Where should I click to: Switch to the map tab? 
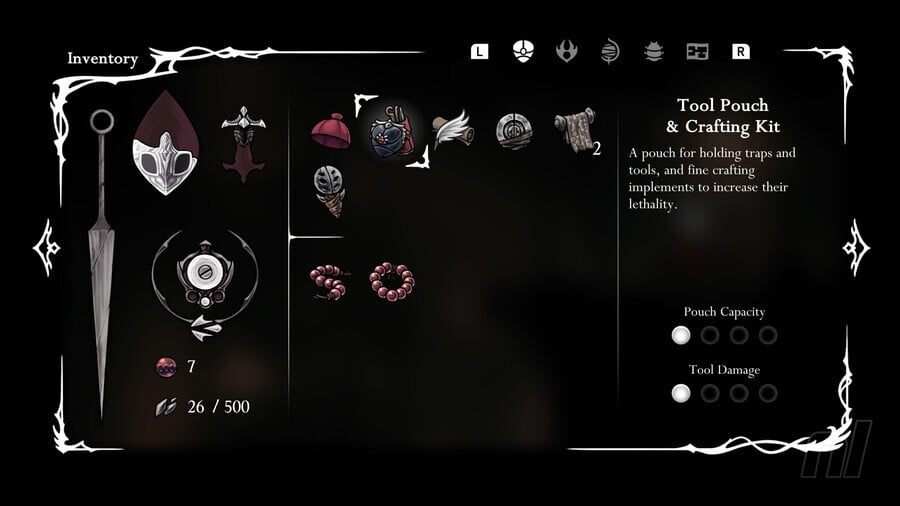(x=697, y=51)
